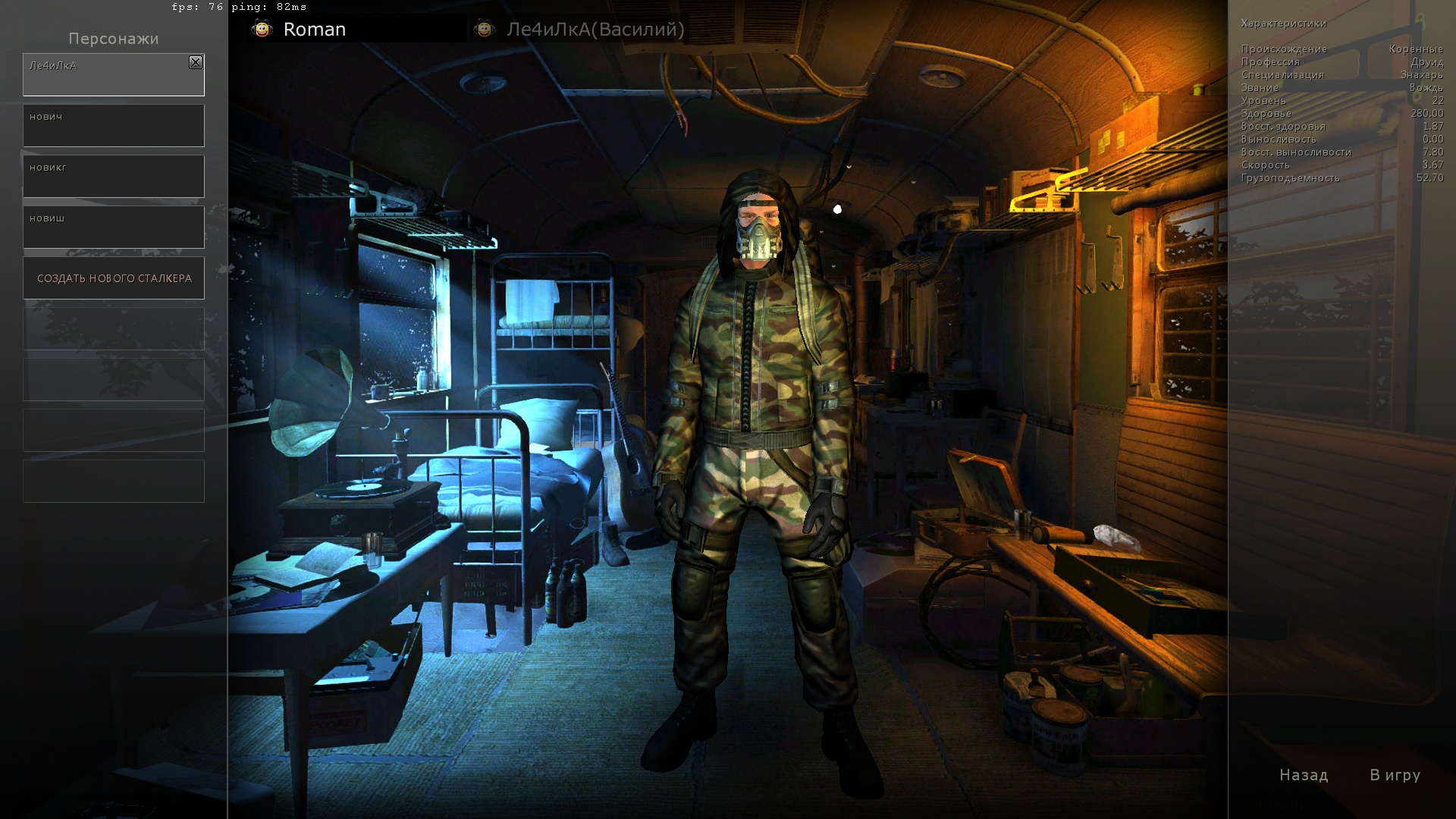Open the Ле4иЛкА(Василий) account tab
Viewport: 1456px width, 819px height.
click(595, 30)
